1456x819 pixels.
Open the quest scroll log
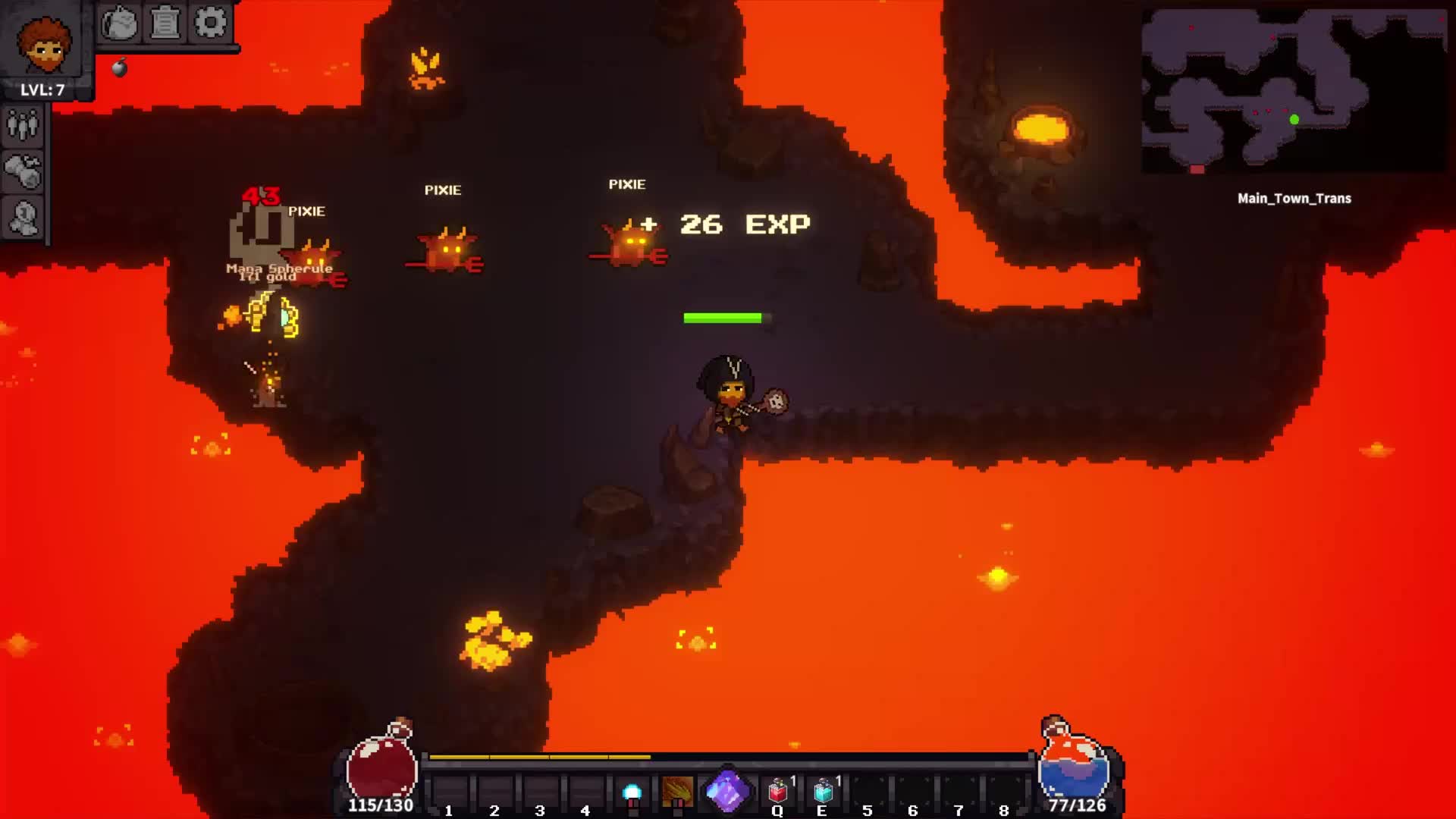pos(165,24)
